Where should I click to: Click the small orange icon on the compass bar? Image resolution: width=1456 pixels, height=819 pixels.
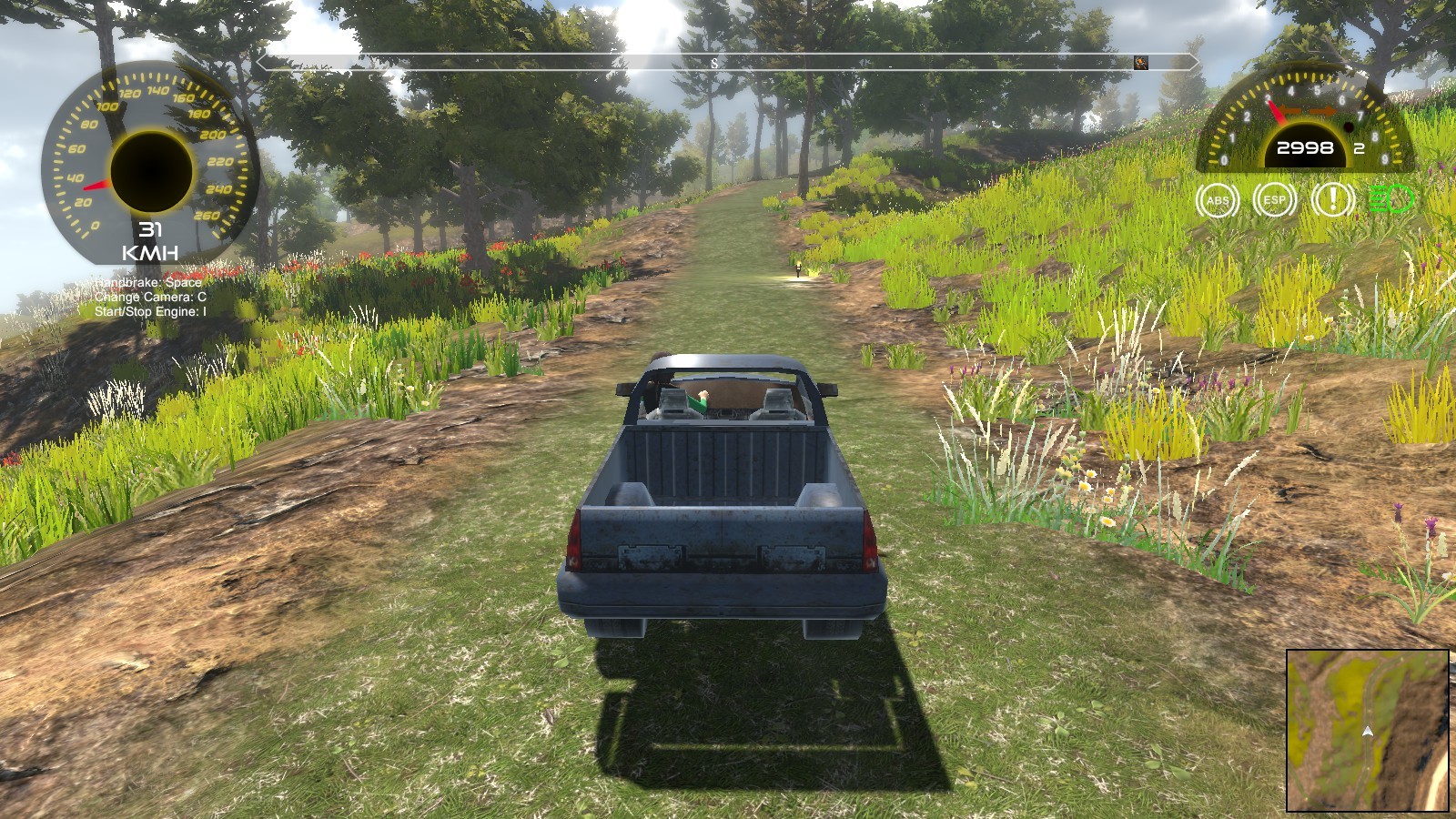click(x=1141, y=64)
